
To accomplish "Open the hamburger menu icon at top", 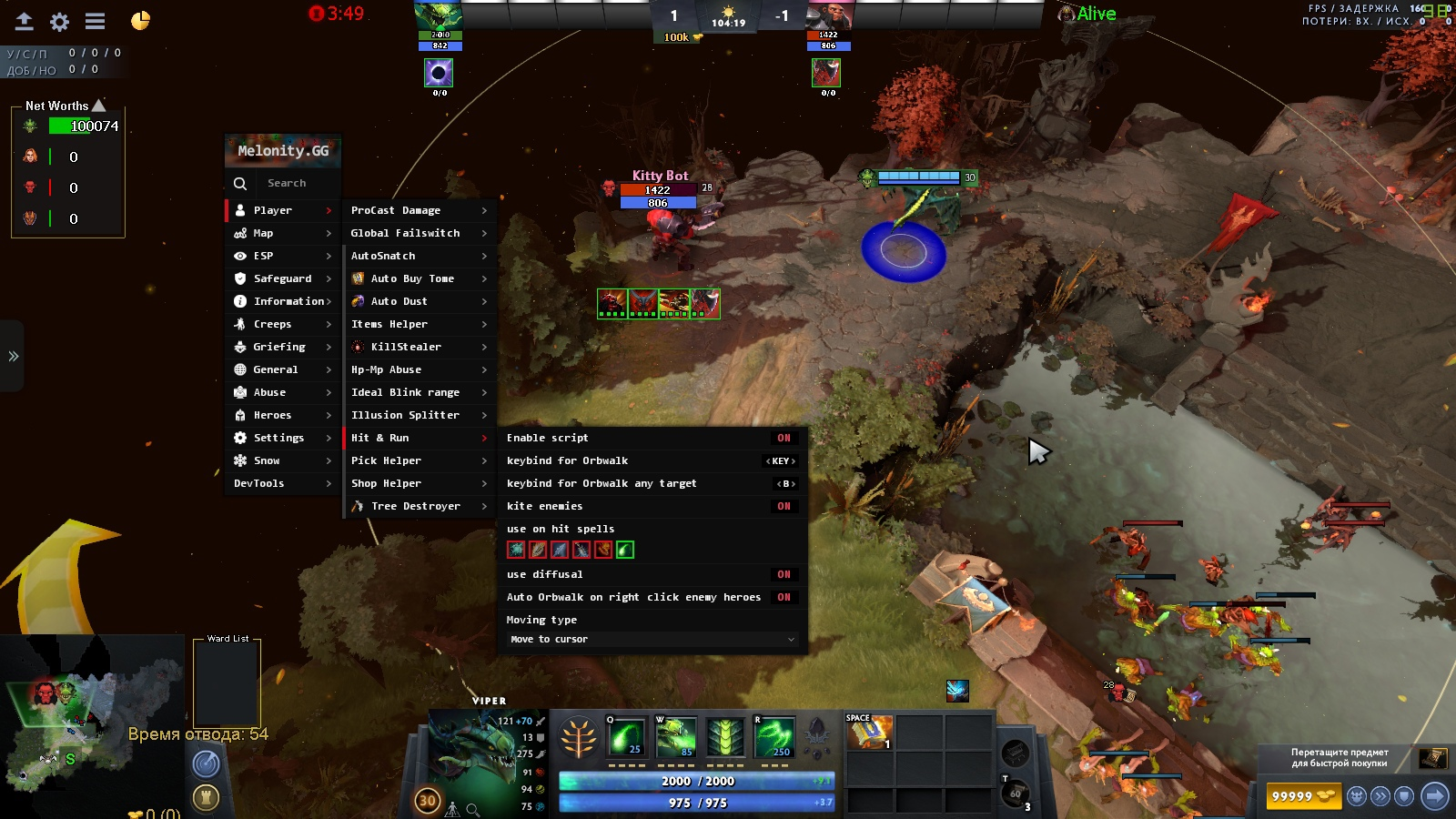I will [x=95, y=21].
